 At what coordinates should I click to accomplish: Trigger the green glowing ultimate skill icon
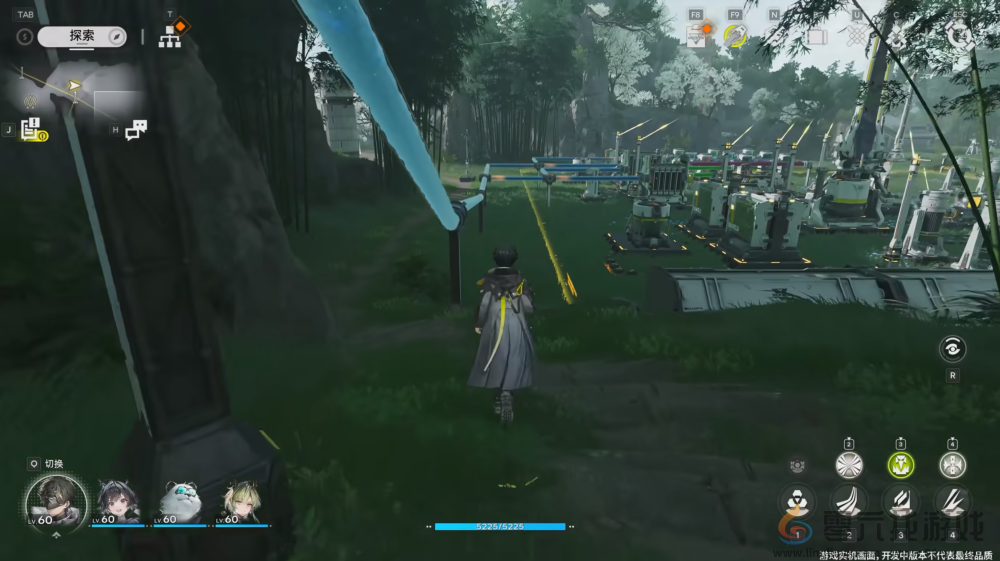point(900,464)
